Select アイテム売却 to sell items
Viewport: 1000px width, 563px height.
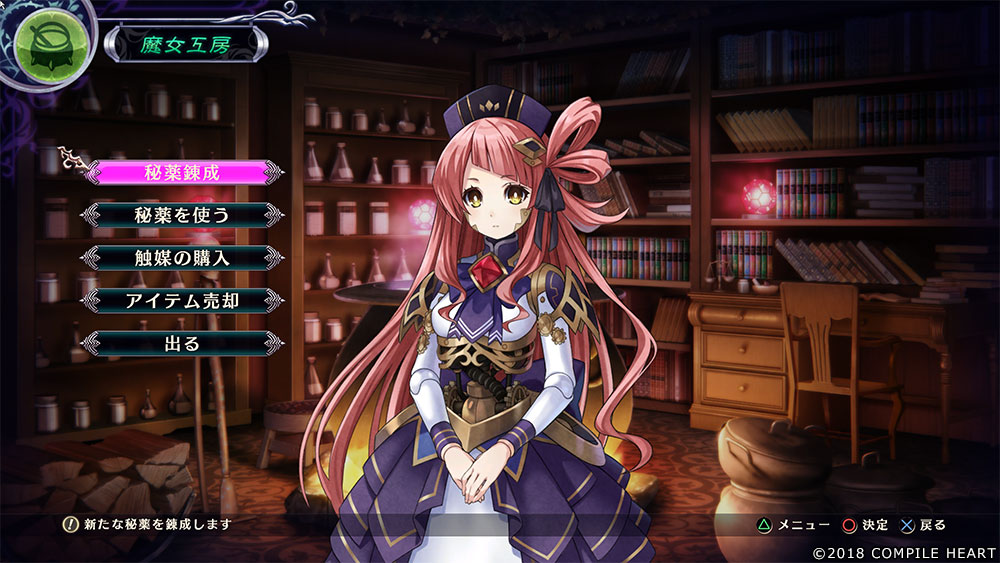[x=181, y=300]
